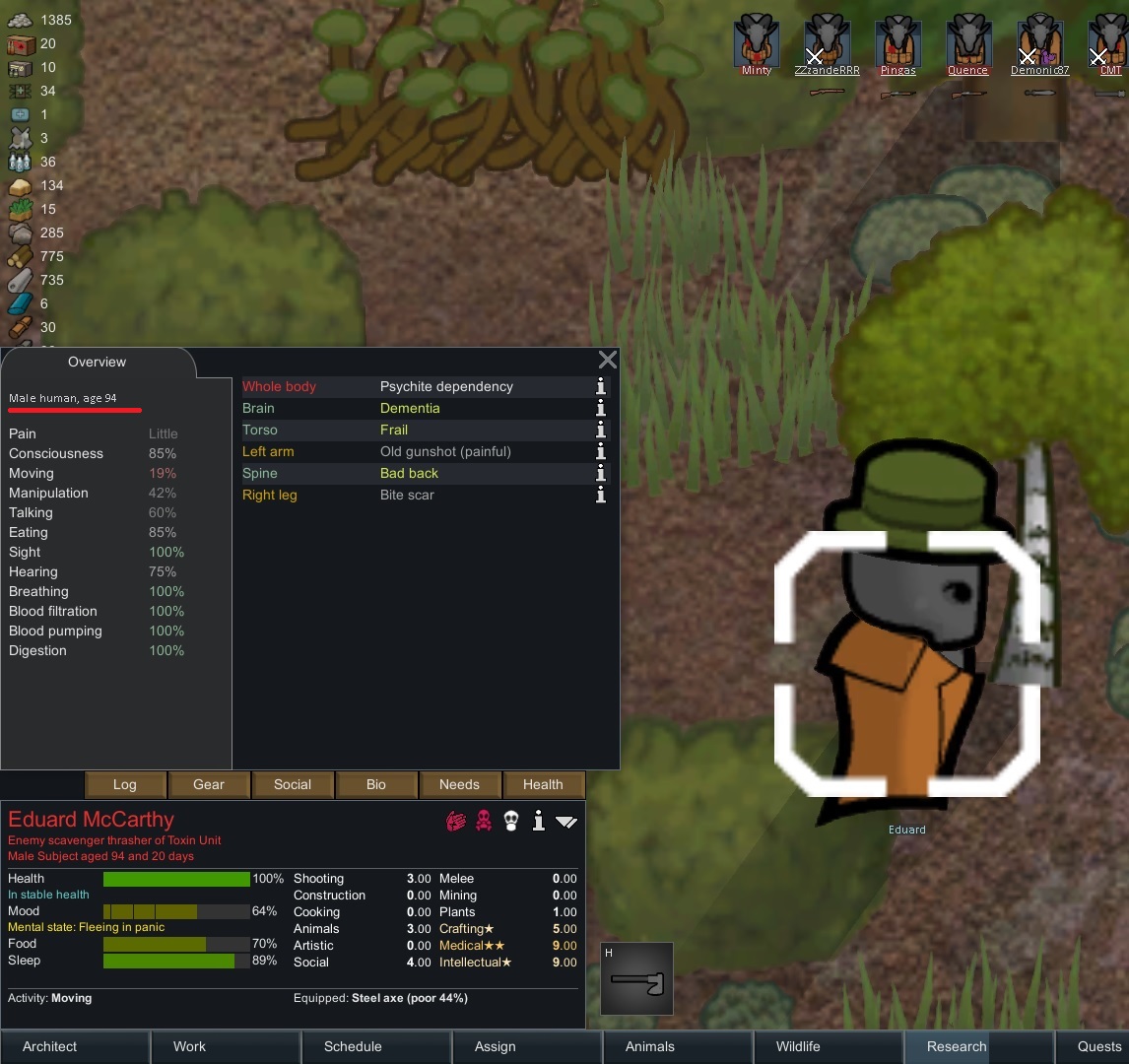1129x1064 pixels.
Task: Select colonist Minty's portrait
Action: (757, 41)
